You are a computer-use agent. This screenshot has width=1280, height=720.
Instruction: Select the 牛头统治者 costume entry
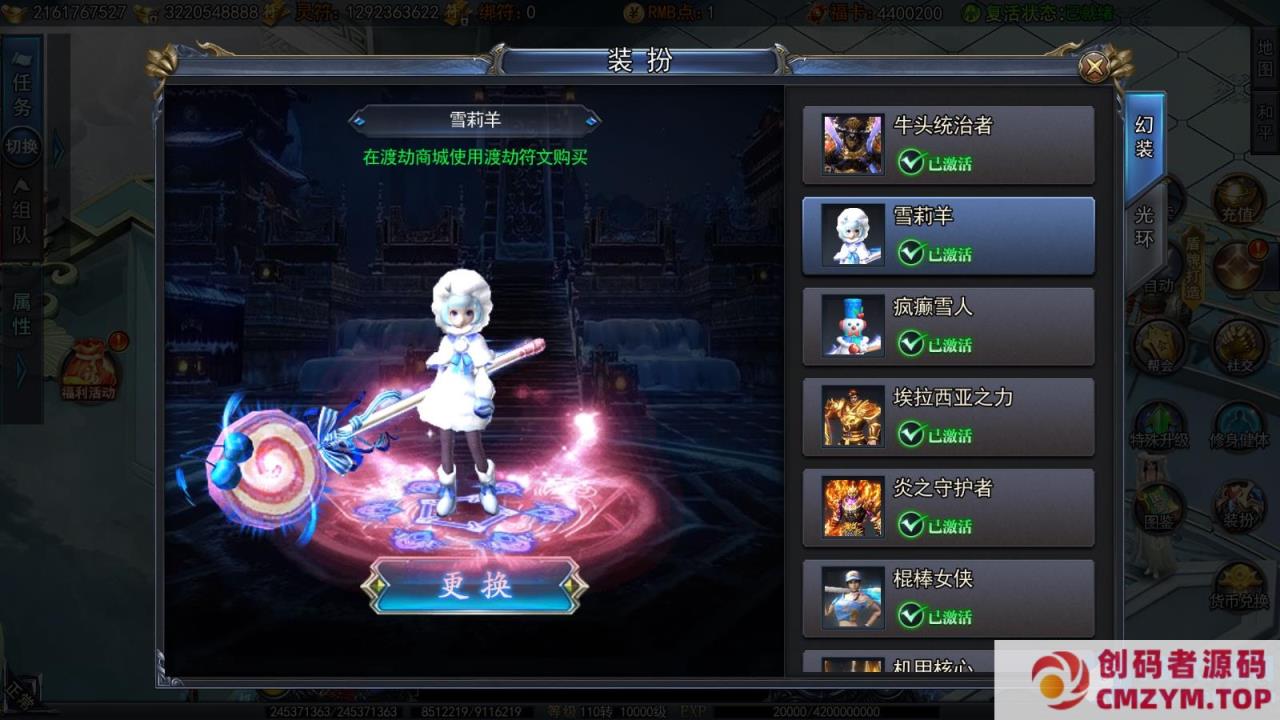pyautogui.click(x=948, y=144)
